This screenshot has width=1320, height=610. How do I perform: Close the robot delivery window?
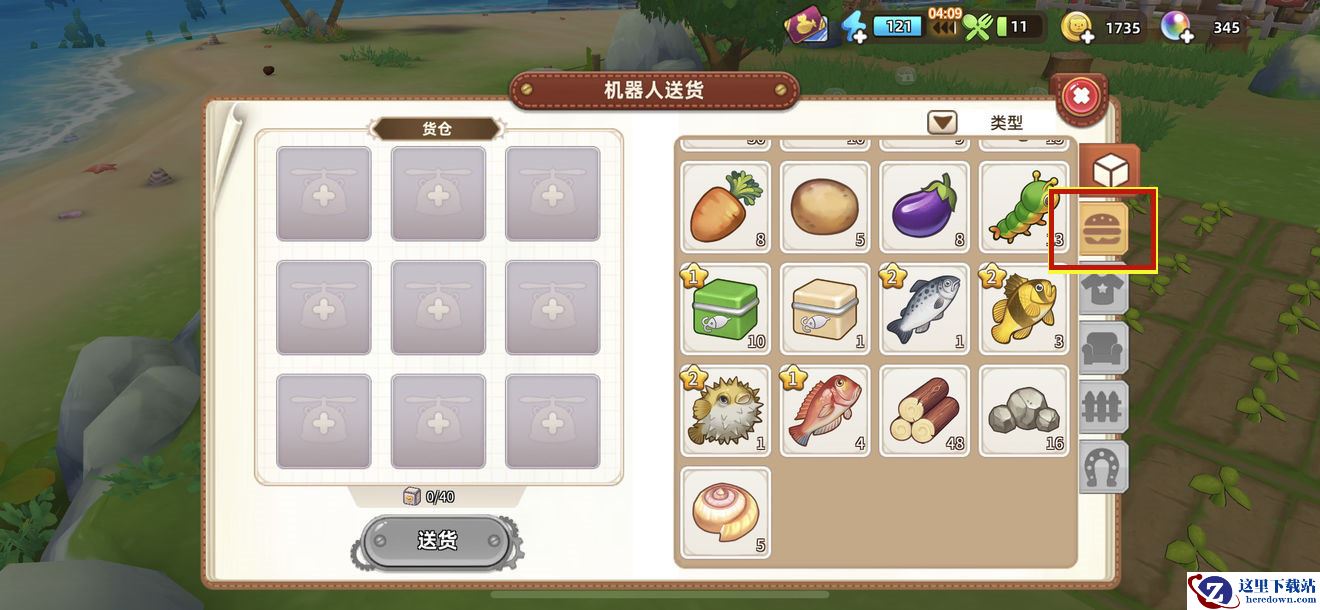(1081, 97)
